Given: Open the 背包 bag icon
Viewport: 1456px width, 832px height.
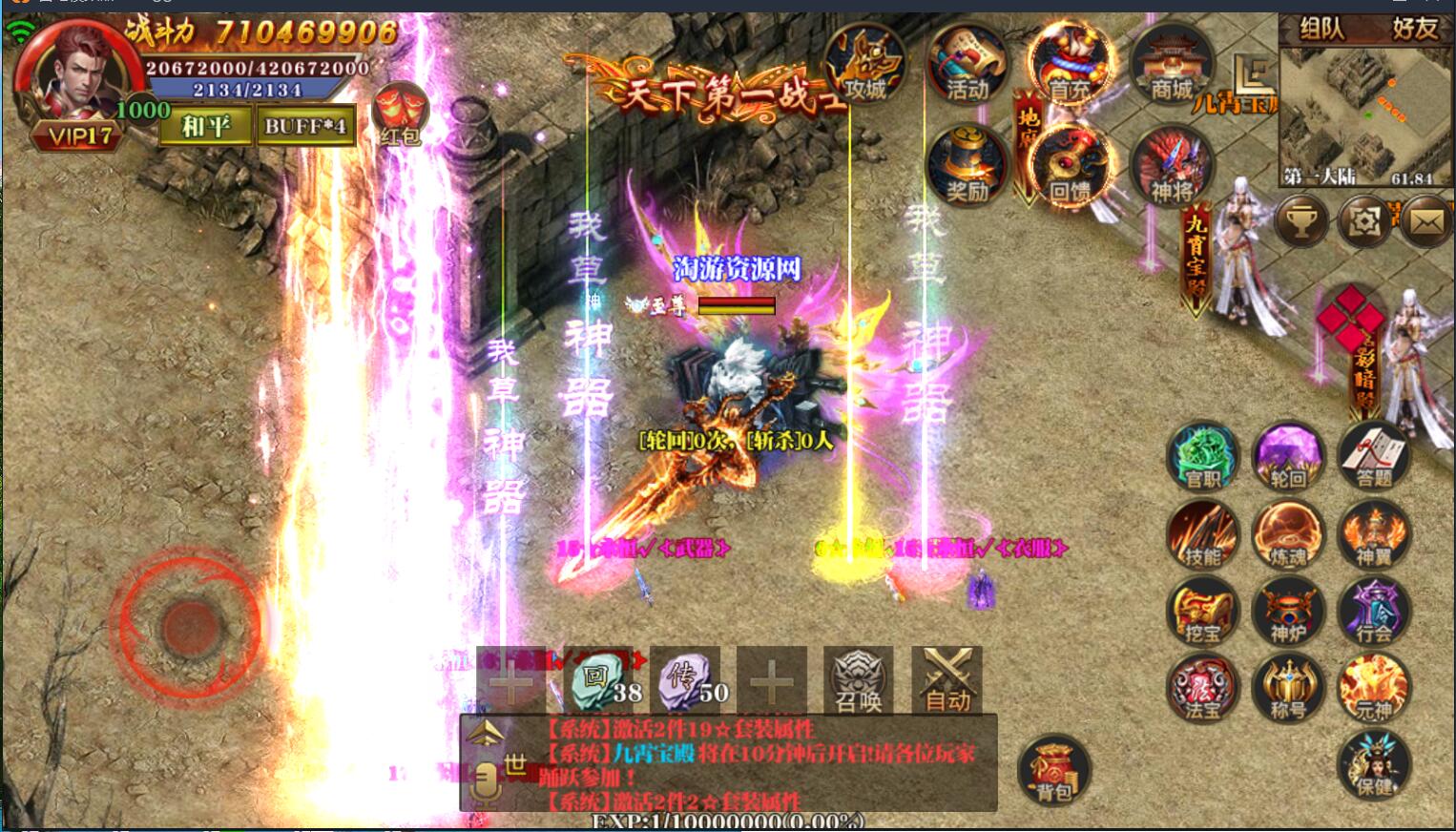Looking at the screenshot, I should pos(1054,769).
